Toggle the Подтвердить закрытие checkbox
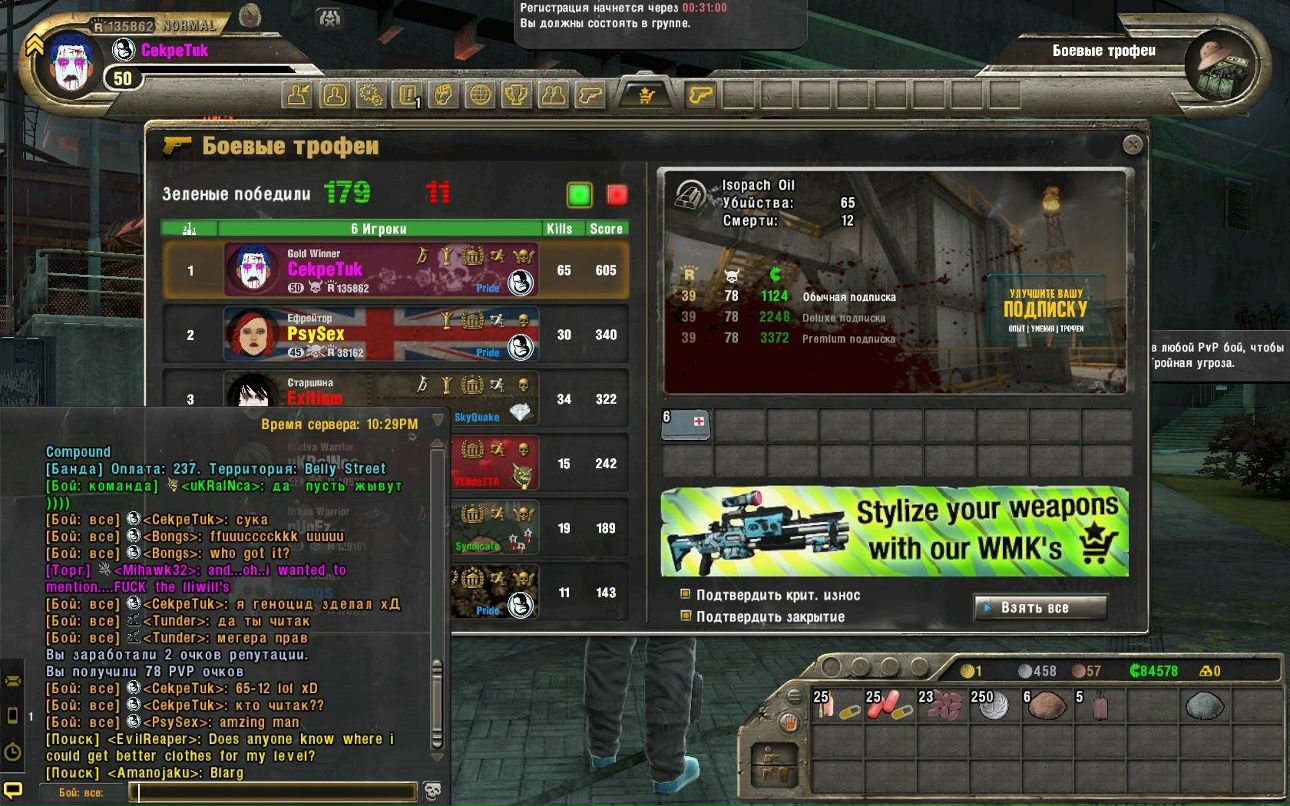The width and height of the screenshot is (1290, 806). (x=686, y=616)
